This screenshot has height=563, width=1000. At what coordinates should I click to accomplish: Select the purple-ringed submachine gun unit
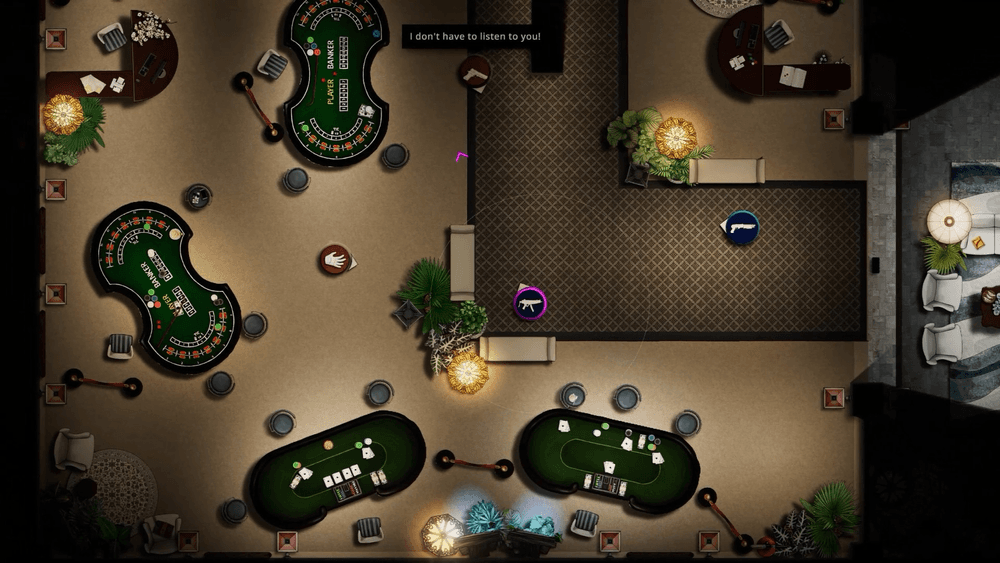coord(530,303)
